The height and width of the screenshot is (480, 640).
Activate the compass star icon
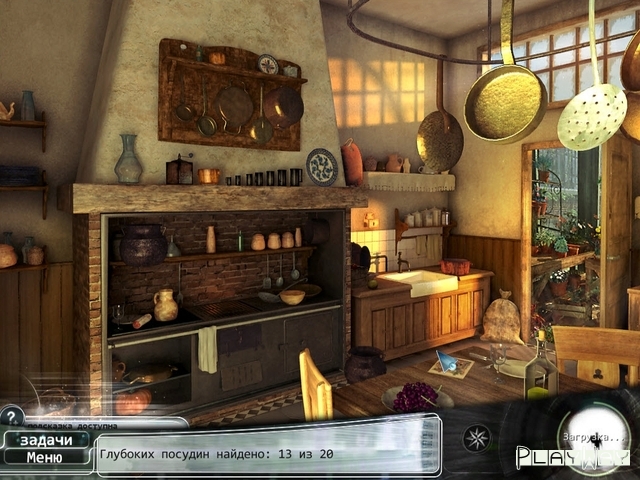pyautogui.click(x=476, y=438)
